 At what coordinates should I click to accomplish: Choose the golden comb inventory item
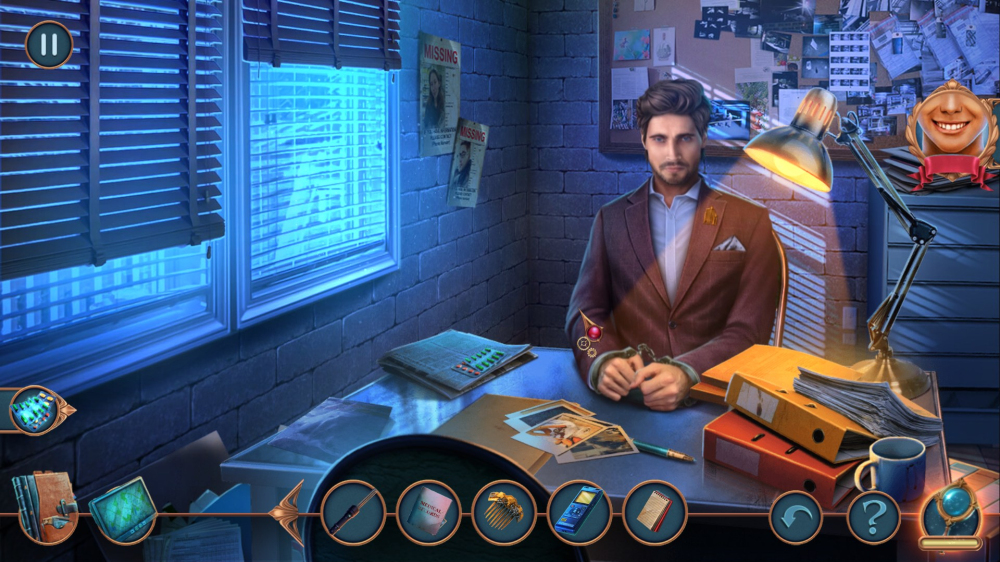pos(504,512)
